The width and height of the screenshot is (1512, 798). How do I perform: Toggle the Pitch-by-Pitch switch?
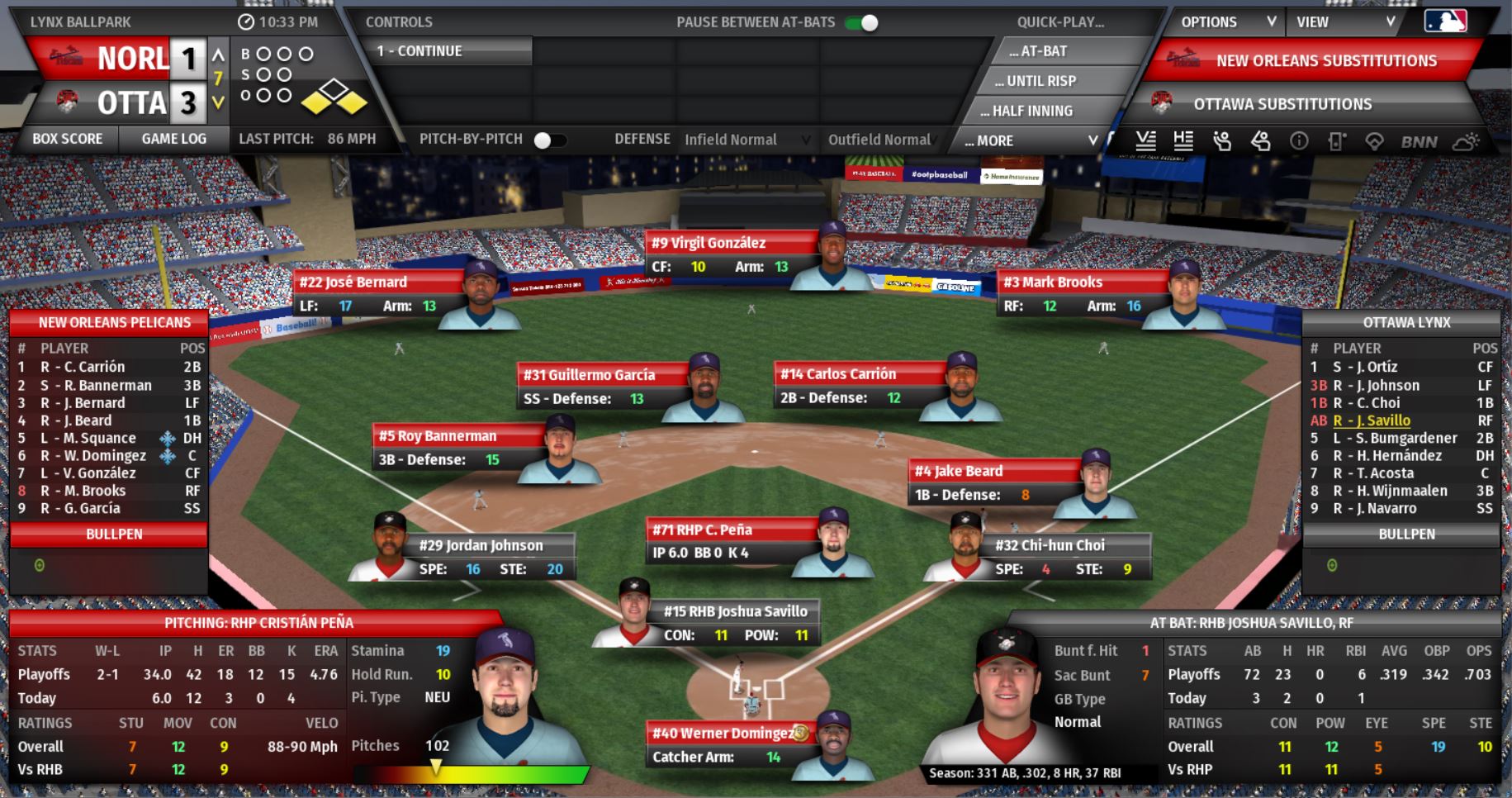548,140
